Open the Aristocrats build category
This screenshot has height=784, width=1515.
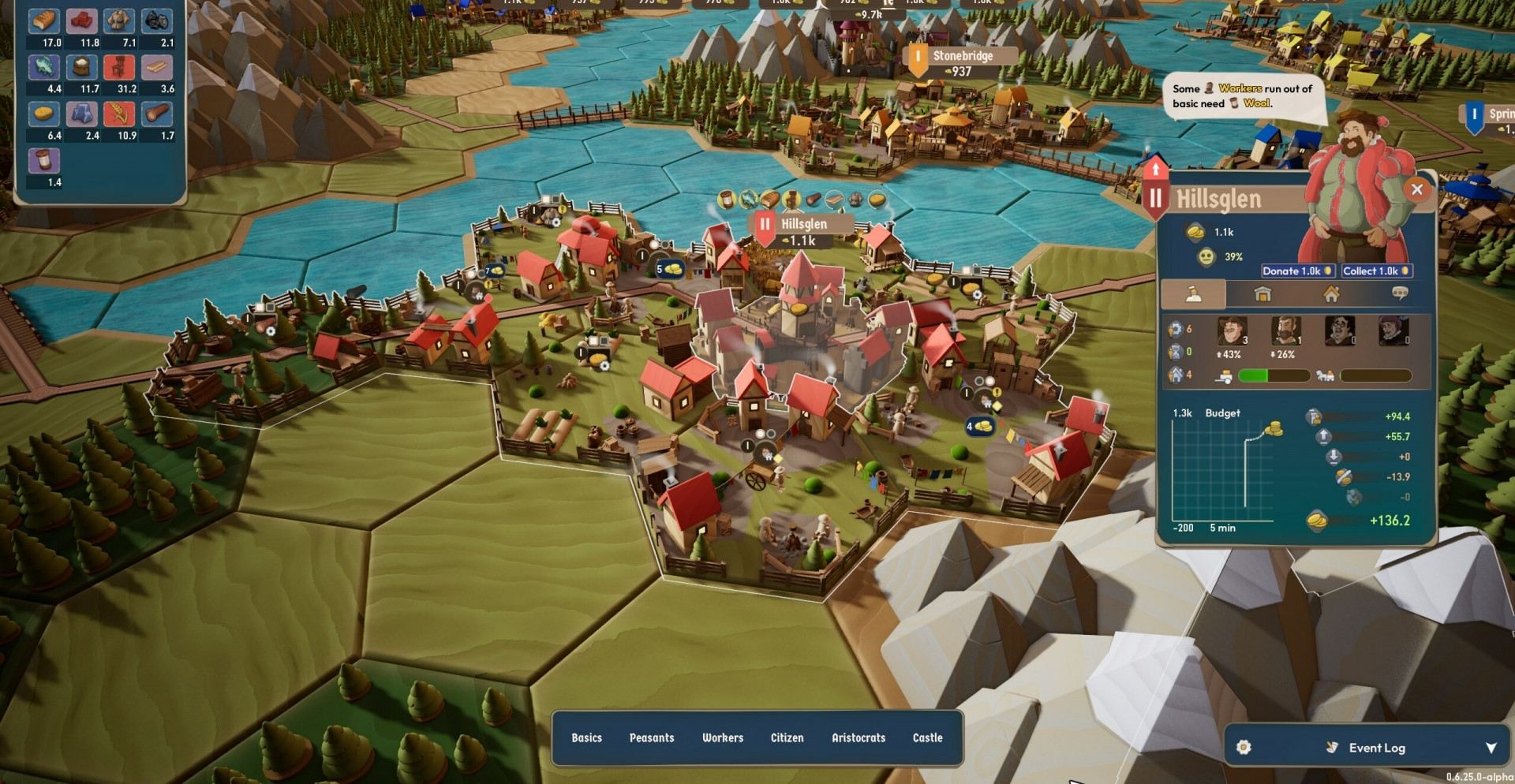(858, 738)
